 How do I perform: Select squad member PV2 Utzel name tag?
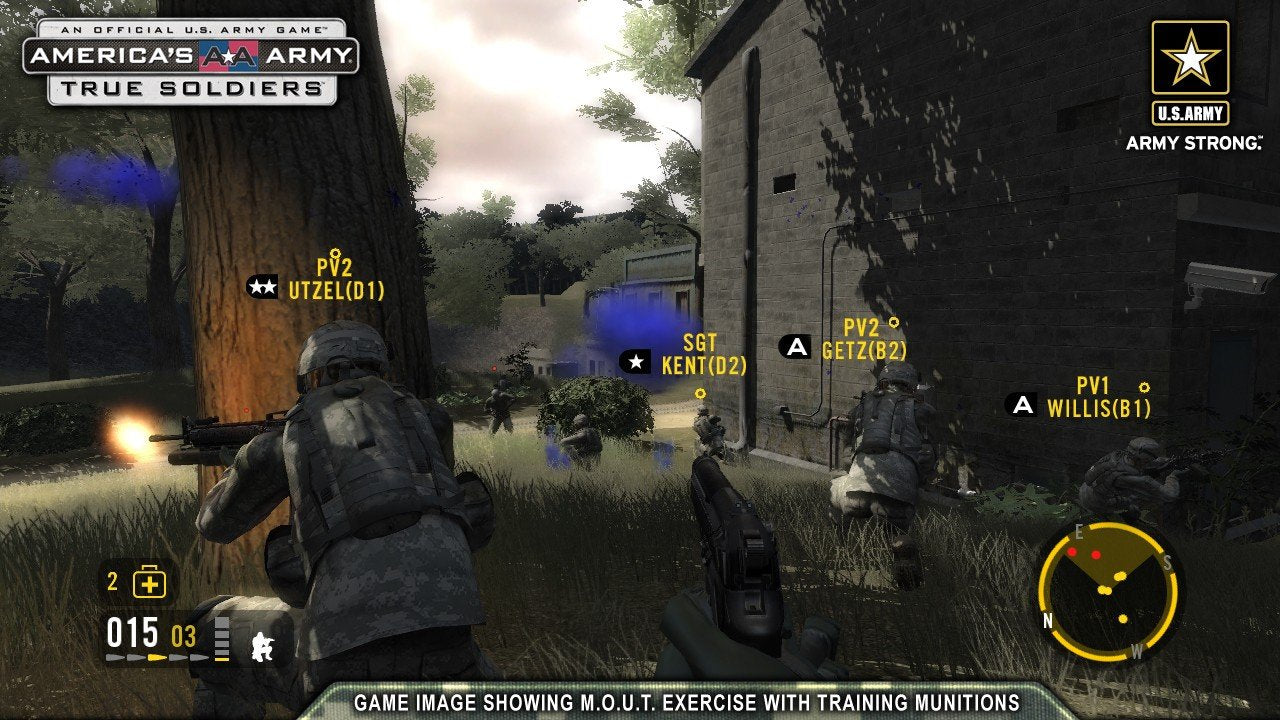(x=336, y=279)
